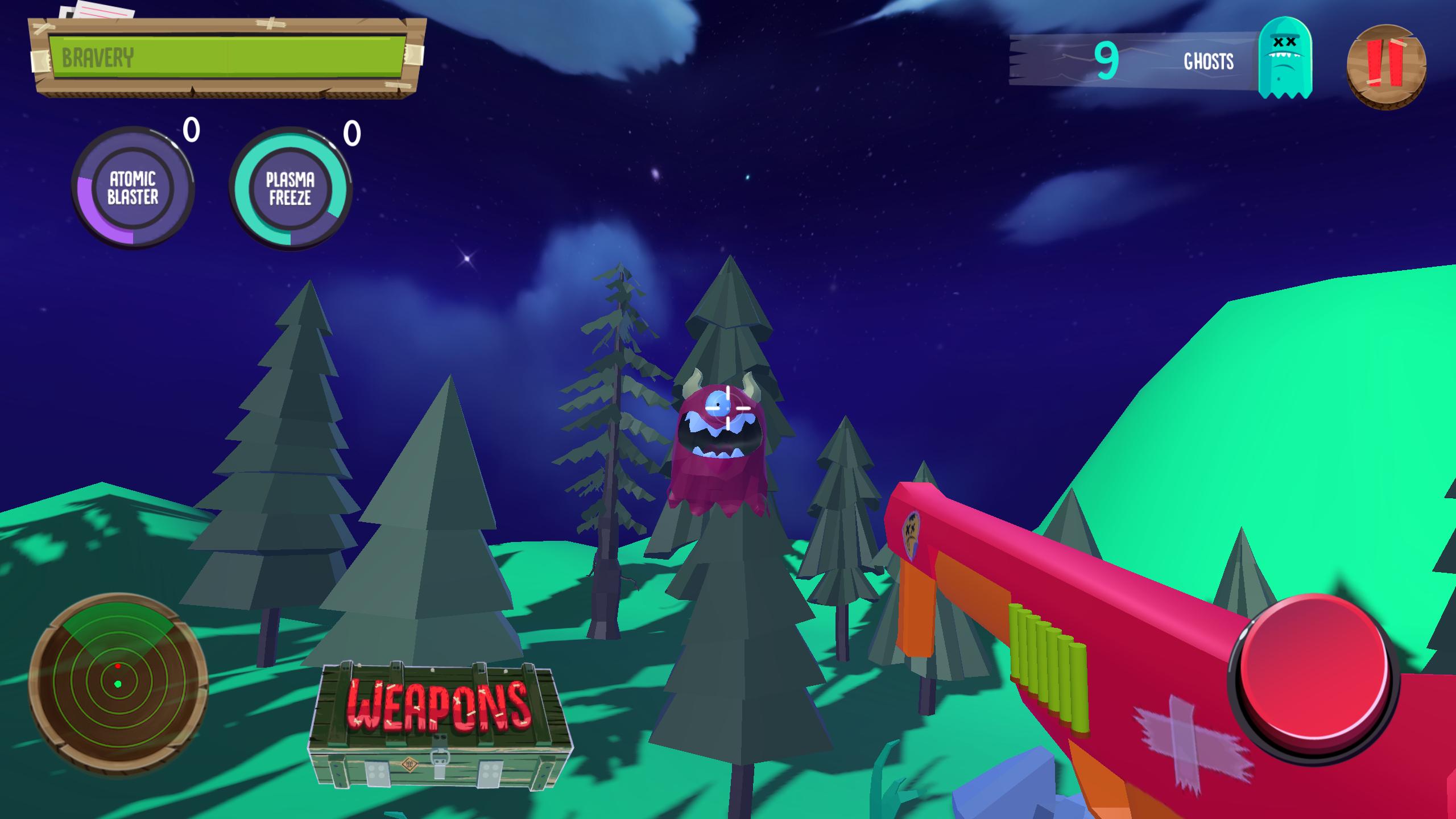Pause the game with the wooden pause button
This screenshot has width=1456, height=819.
[1386, 65]
